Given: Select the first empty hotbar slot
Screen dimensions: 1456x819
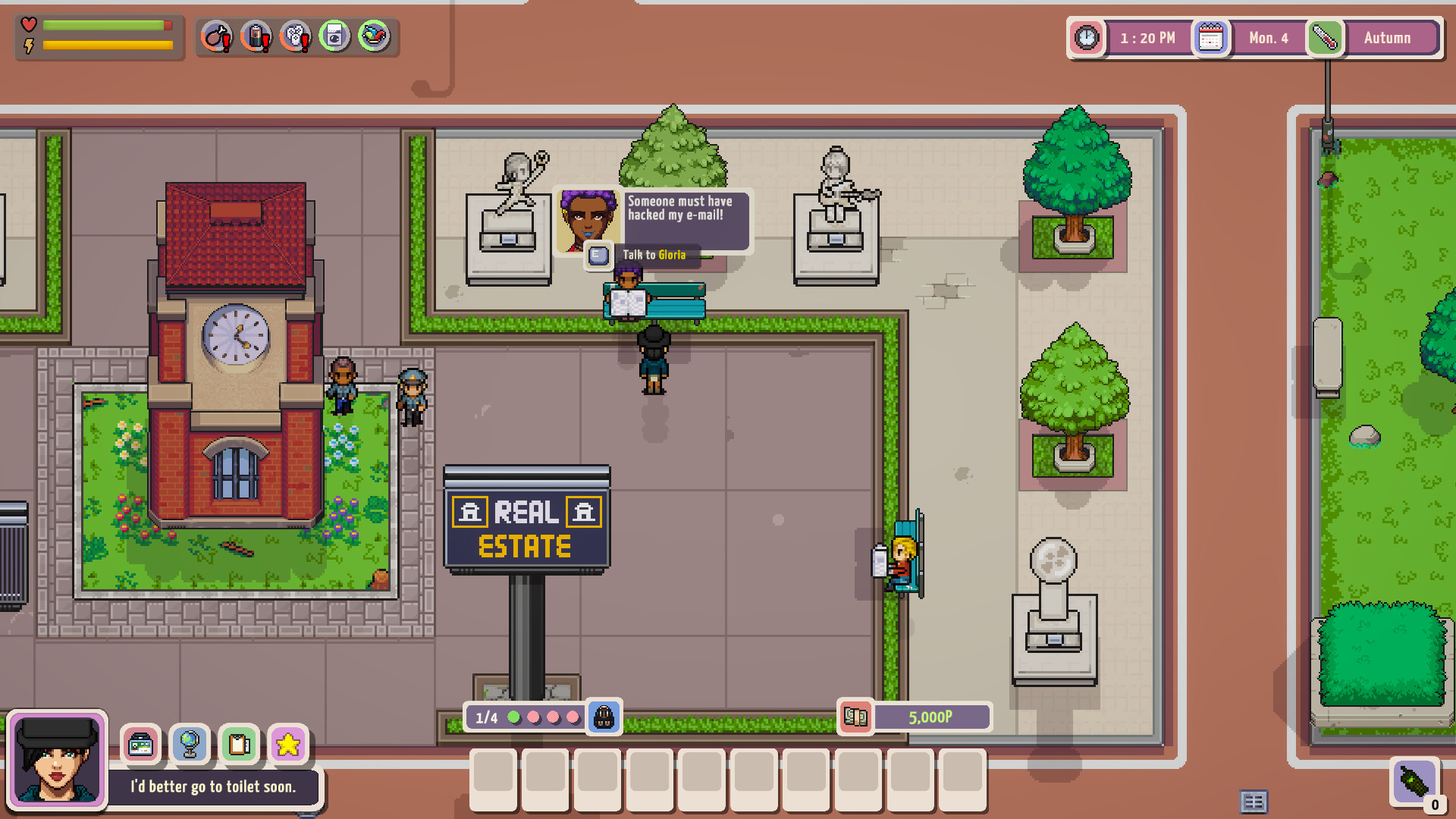Looking at the screenshot, I should (x=492, y=781).
